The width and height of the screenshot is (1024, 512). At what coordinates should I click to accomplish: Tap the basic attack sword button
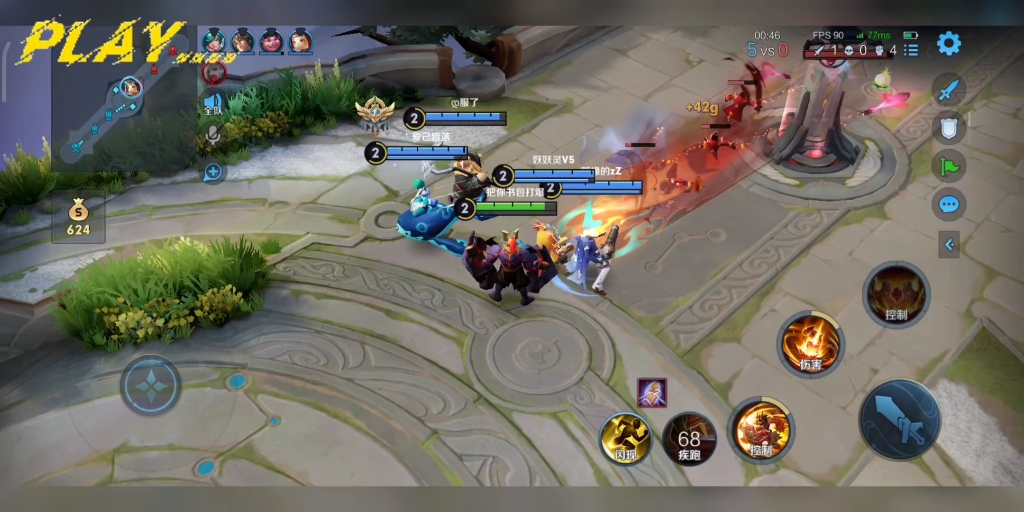(899, 418)
